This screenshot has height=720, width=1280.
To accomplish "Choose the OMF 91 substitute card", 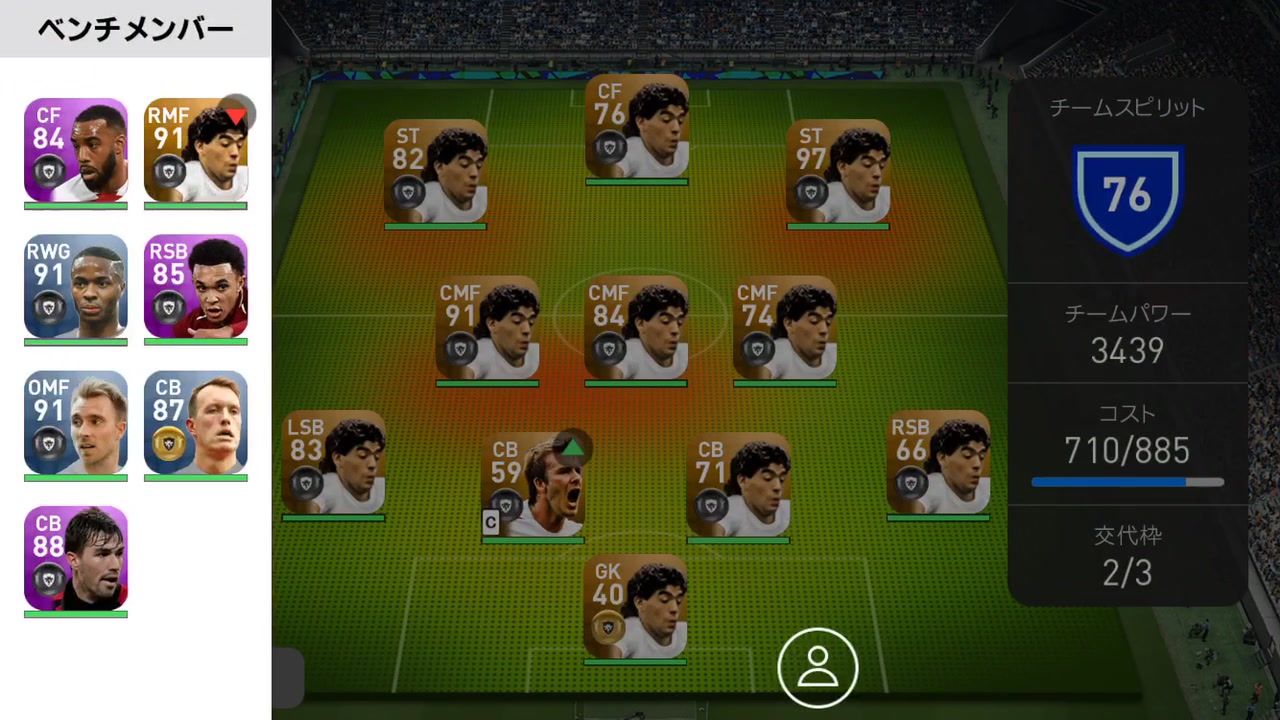I will pyautogui.click(x=76, y=422).
